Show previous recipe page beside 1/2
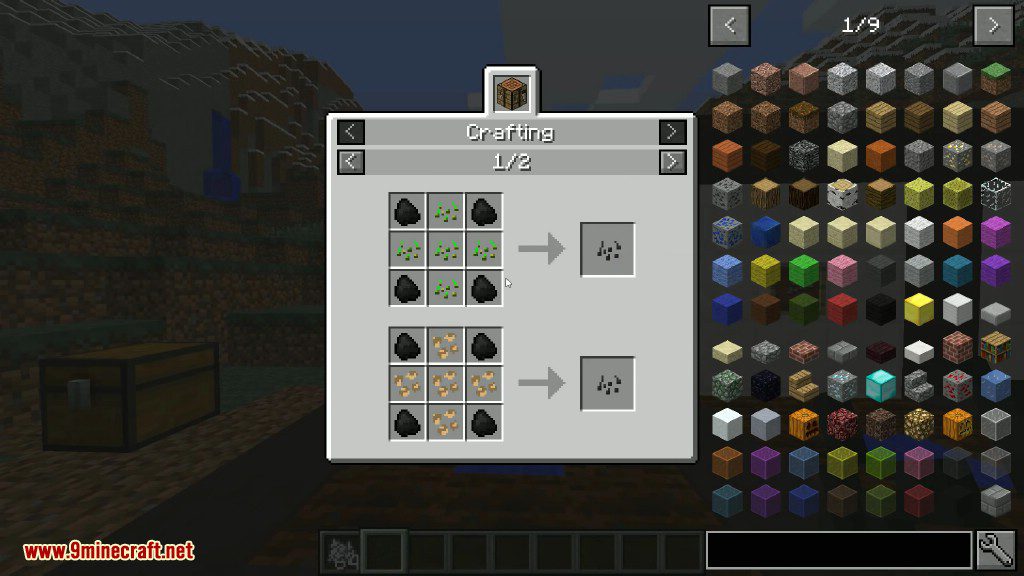Image resolution: width=1024 pixels, height=576 pixels. pos(351,161)
